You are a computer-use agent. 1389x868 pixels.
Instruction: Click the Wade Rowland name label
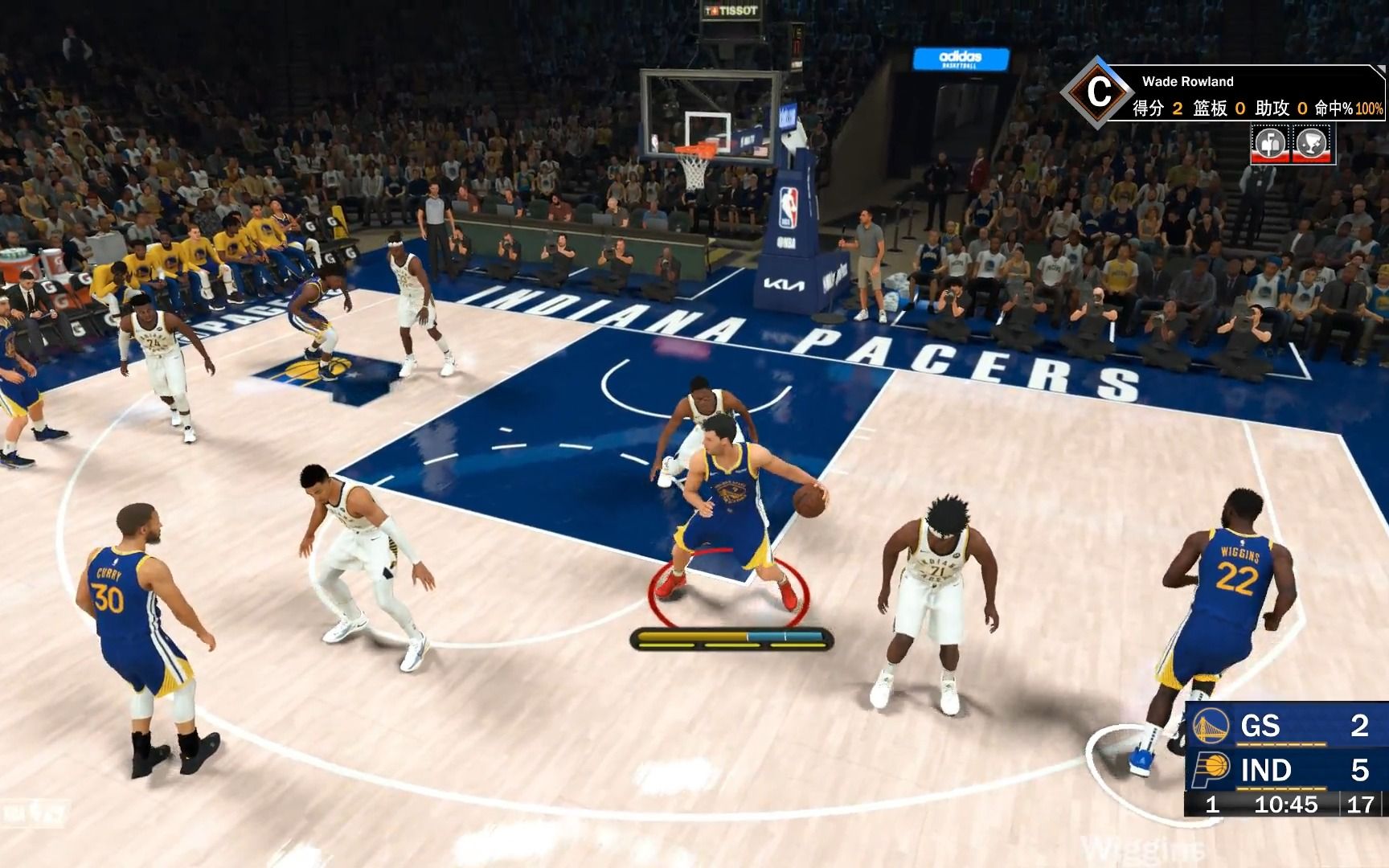tap(1188, 81)
